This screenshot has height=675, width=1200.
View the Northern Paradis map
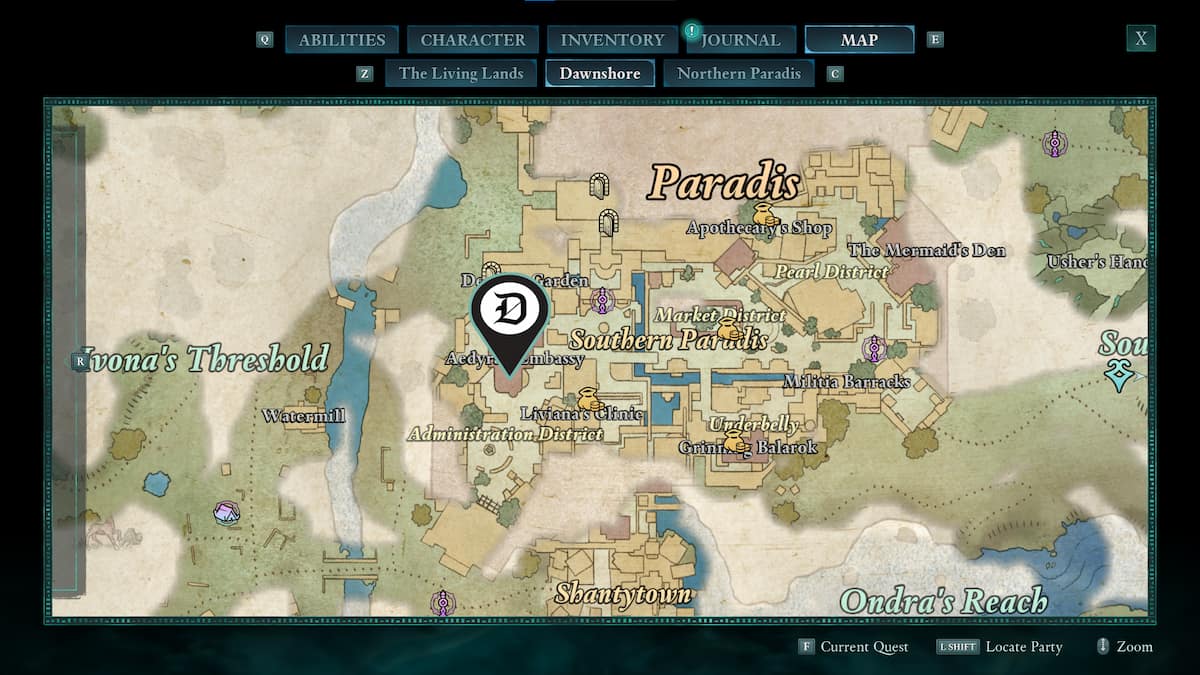[x=739, y=73]
